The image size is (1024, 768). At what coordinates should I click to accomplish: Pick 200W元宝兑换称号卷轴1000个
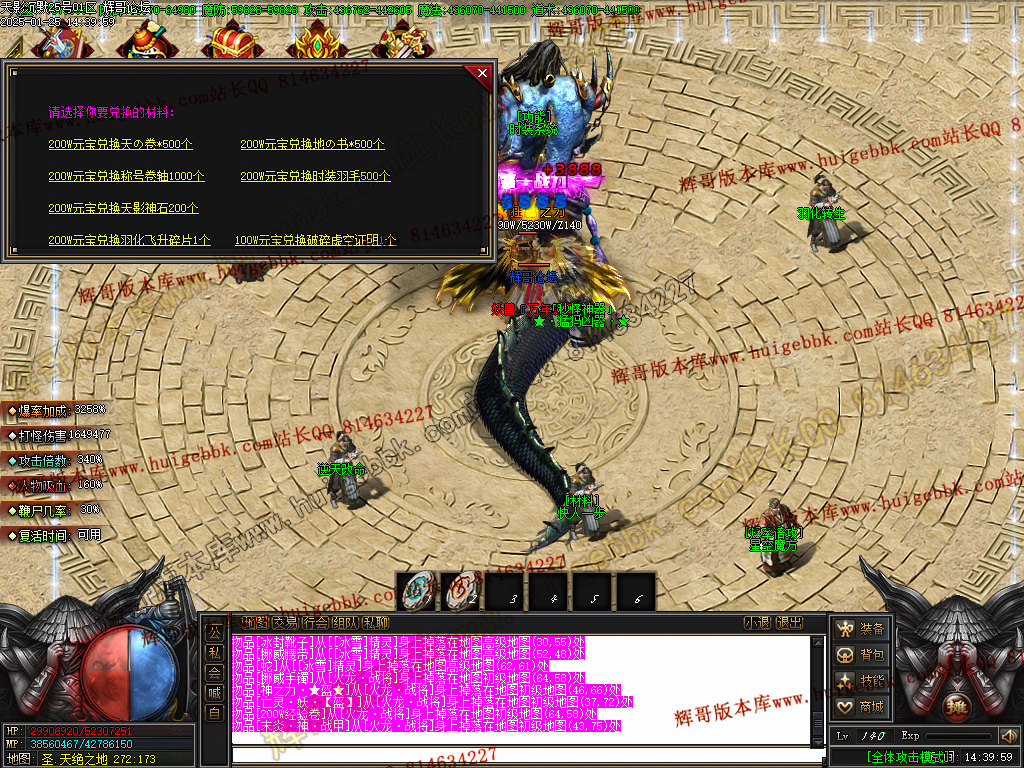(126, 176)
